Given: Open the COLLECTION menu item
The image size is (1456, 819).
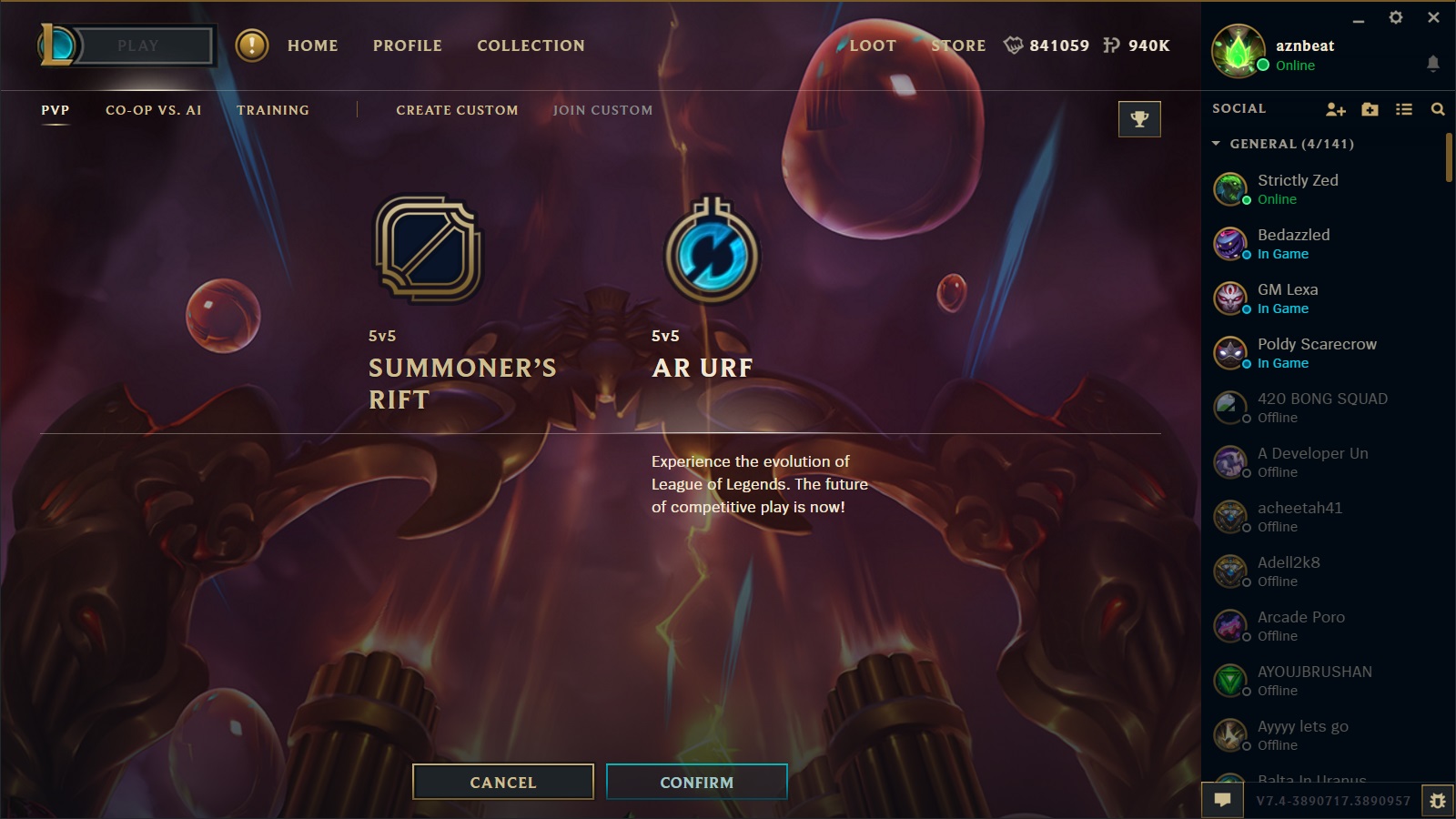Looking at the screenshot, I should [531, 45].
